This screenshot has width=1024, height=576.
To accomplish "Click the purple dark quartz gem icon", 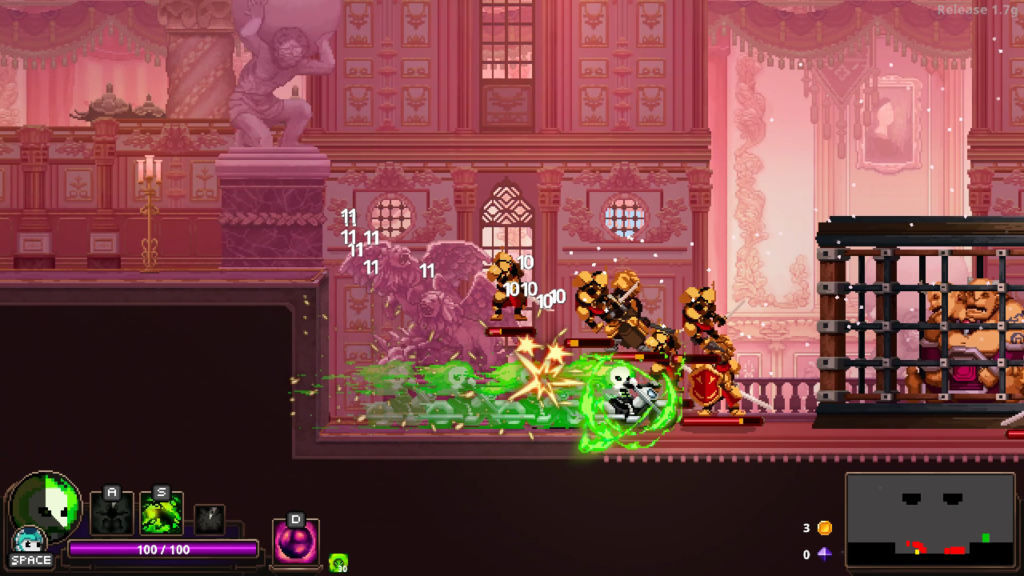I will (824, 554).
